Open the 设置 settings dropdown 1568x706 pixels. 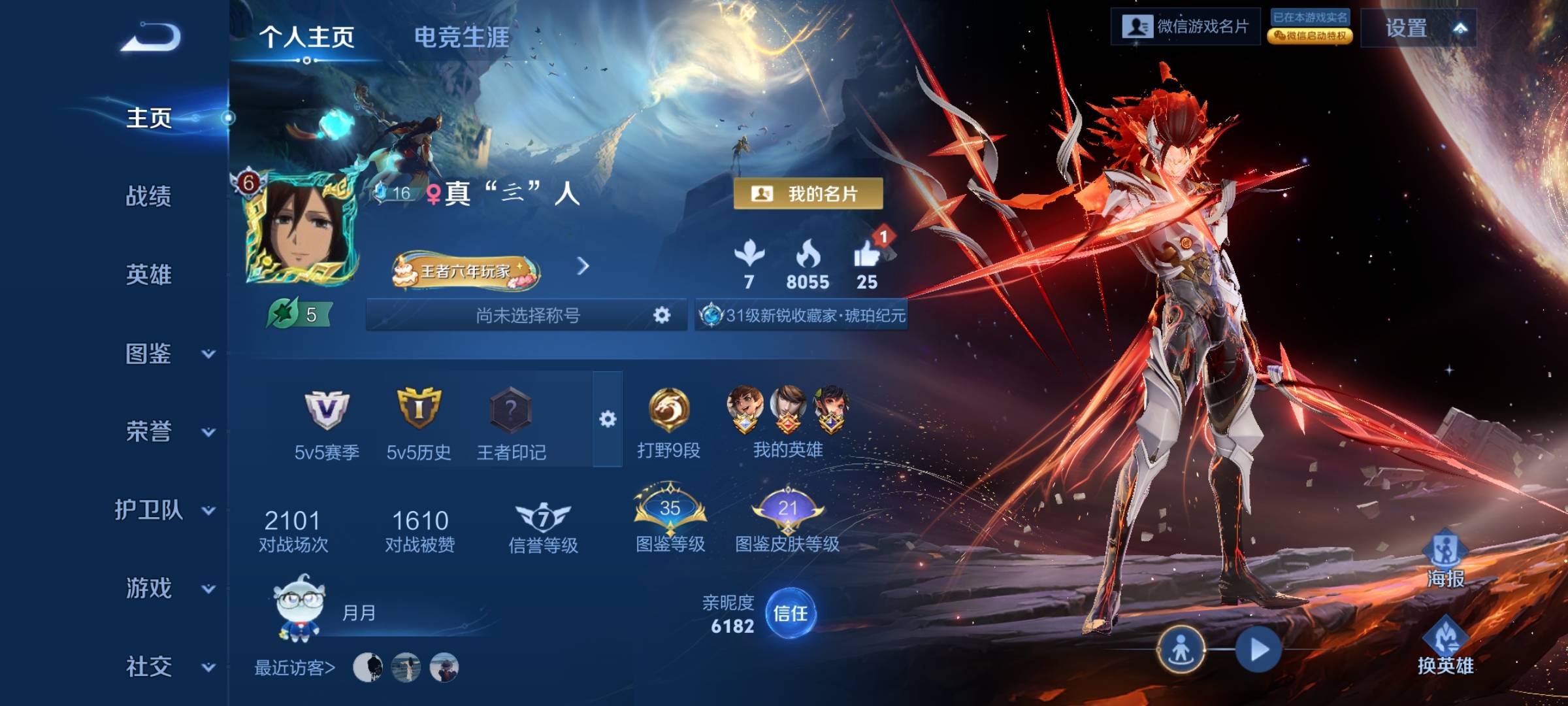1418,28
